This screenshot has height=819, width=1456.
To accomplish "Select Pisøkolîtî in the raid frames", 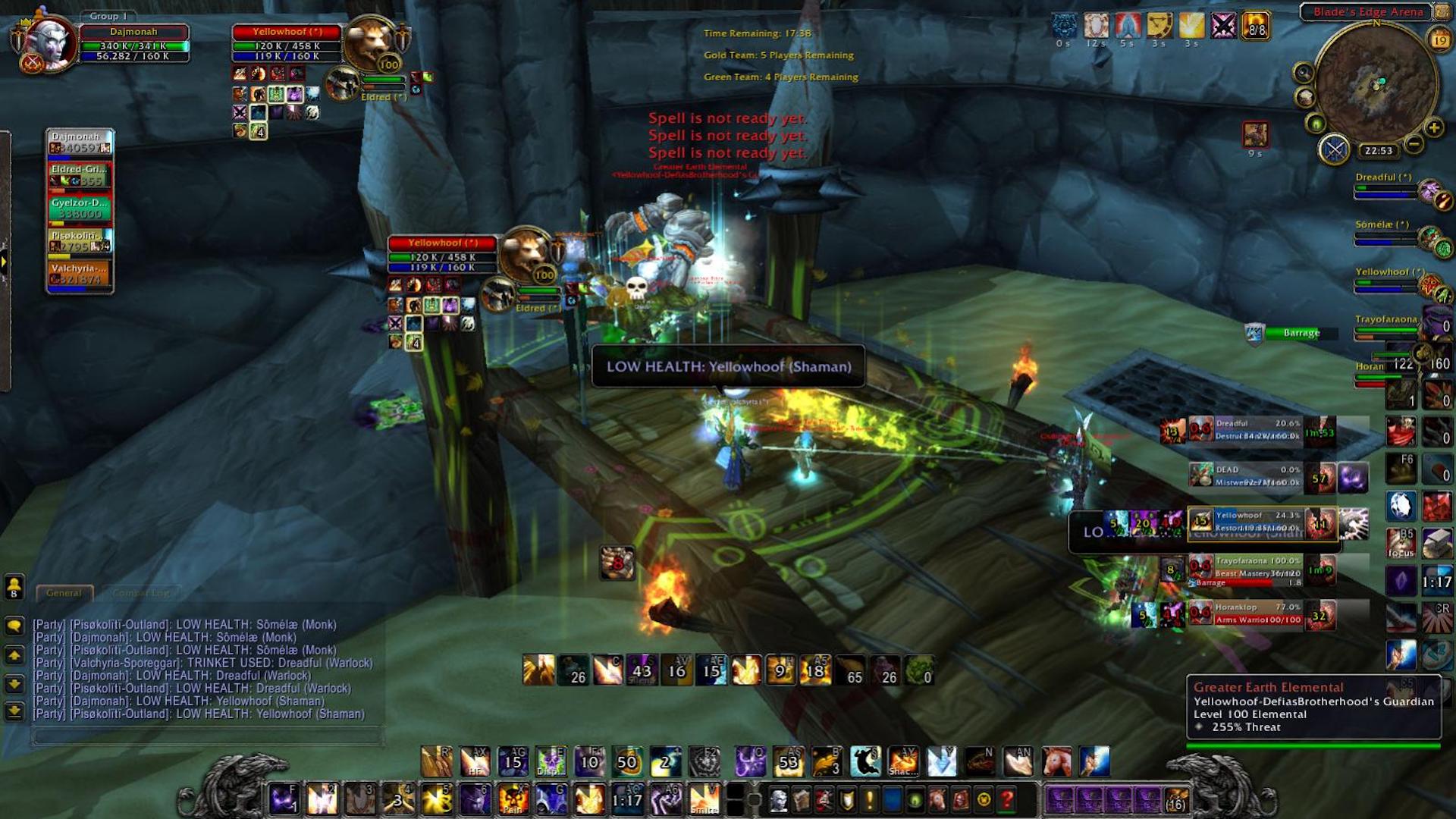I will click(x=80, y=241).
